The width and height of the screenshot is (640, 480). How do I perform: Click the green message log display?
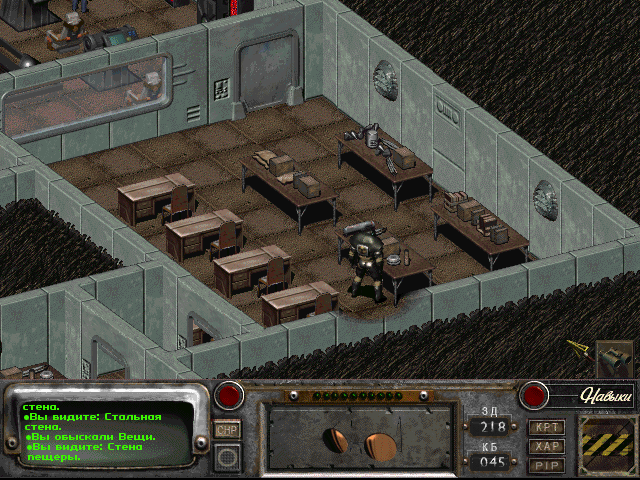coord(111,430)
